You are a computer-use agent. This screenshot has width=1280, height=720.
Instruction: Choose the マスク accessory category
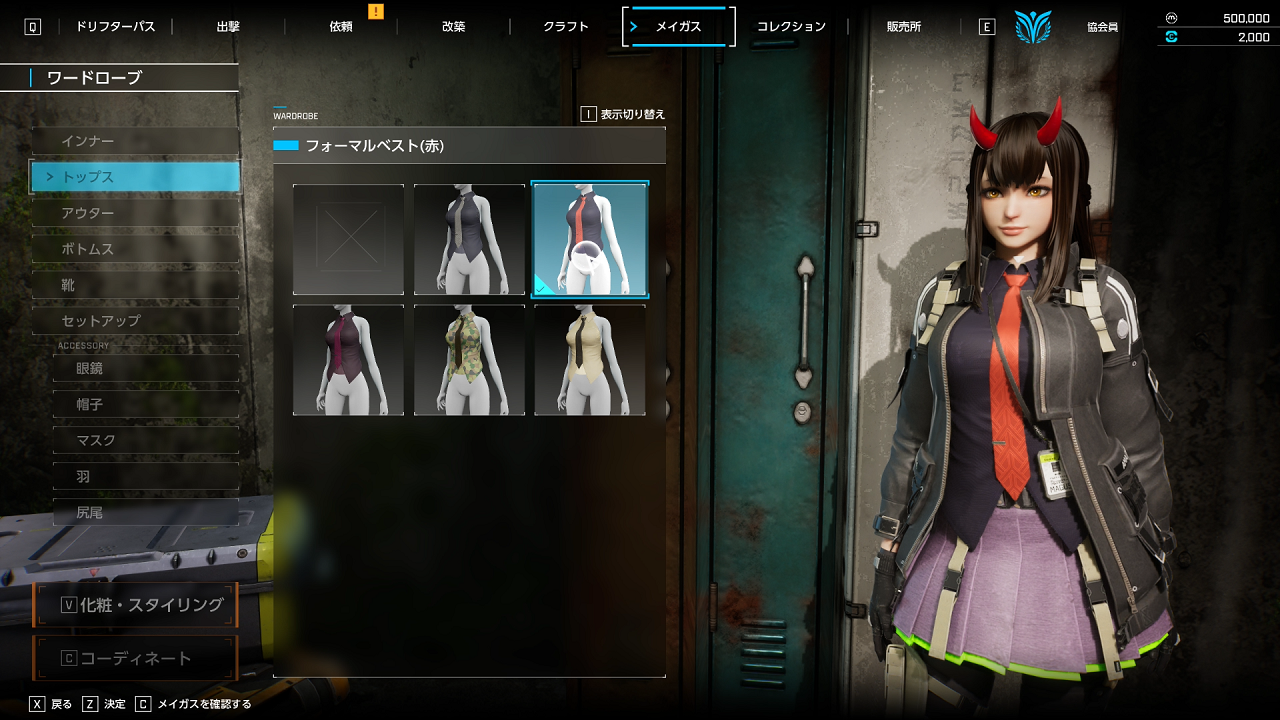tap(145, 440)
